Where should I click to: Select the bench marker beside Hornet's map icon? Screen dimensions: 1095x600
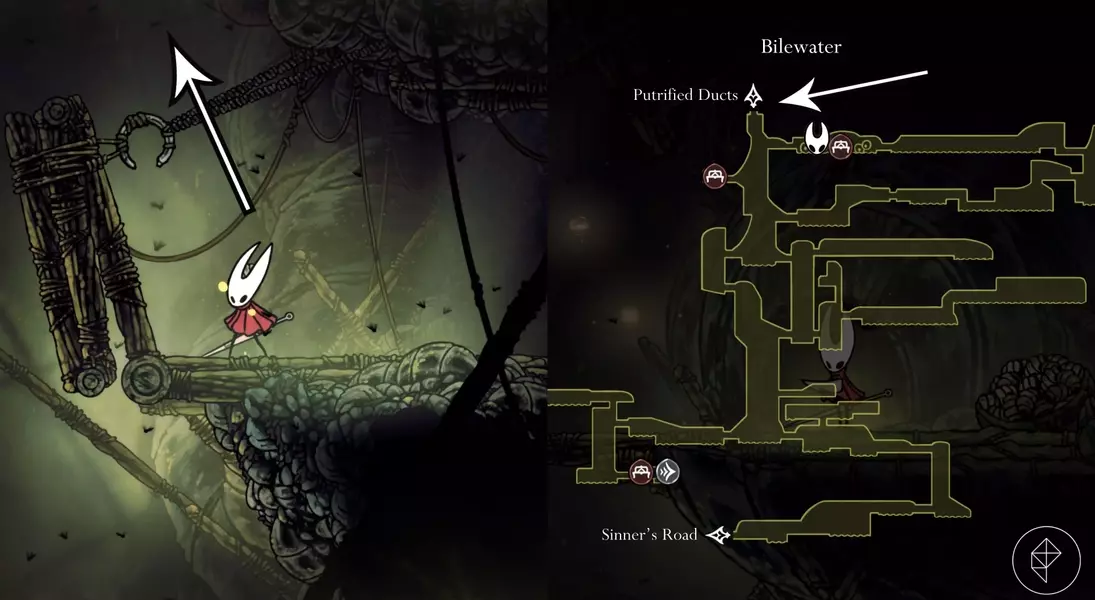(x=841, y=146)
